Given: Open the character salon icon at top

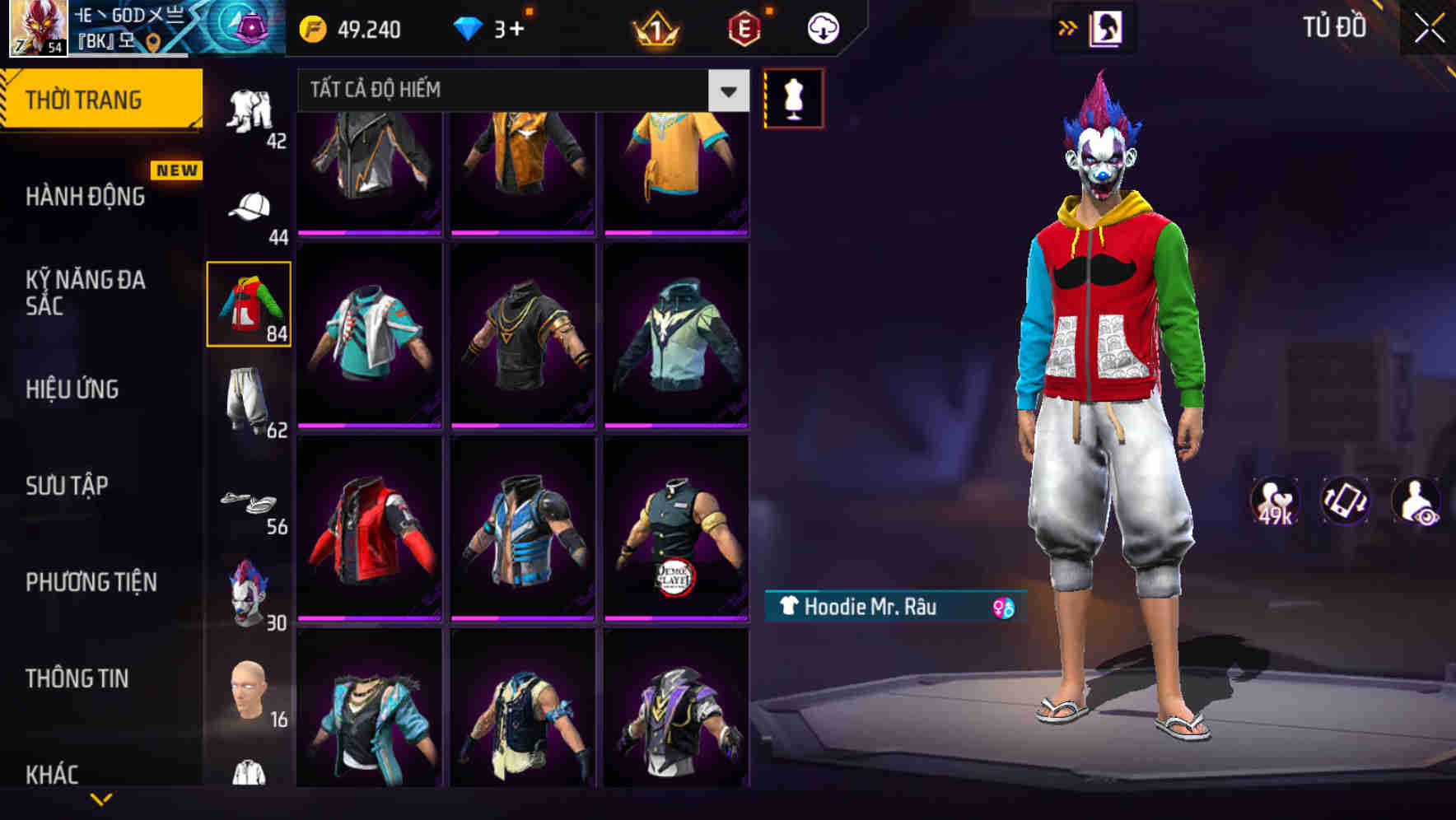Looking at the screenshot, I should tap(1104, 26).
